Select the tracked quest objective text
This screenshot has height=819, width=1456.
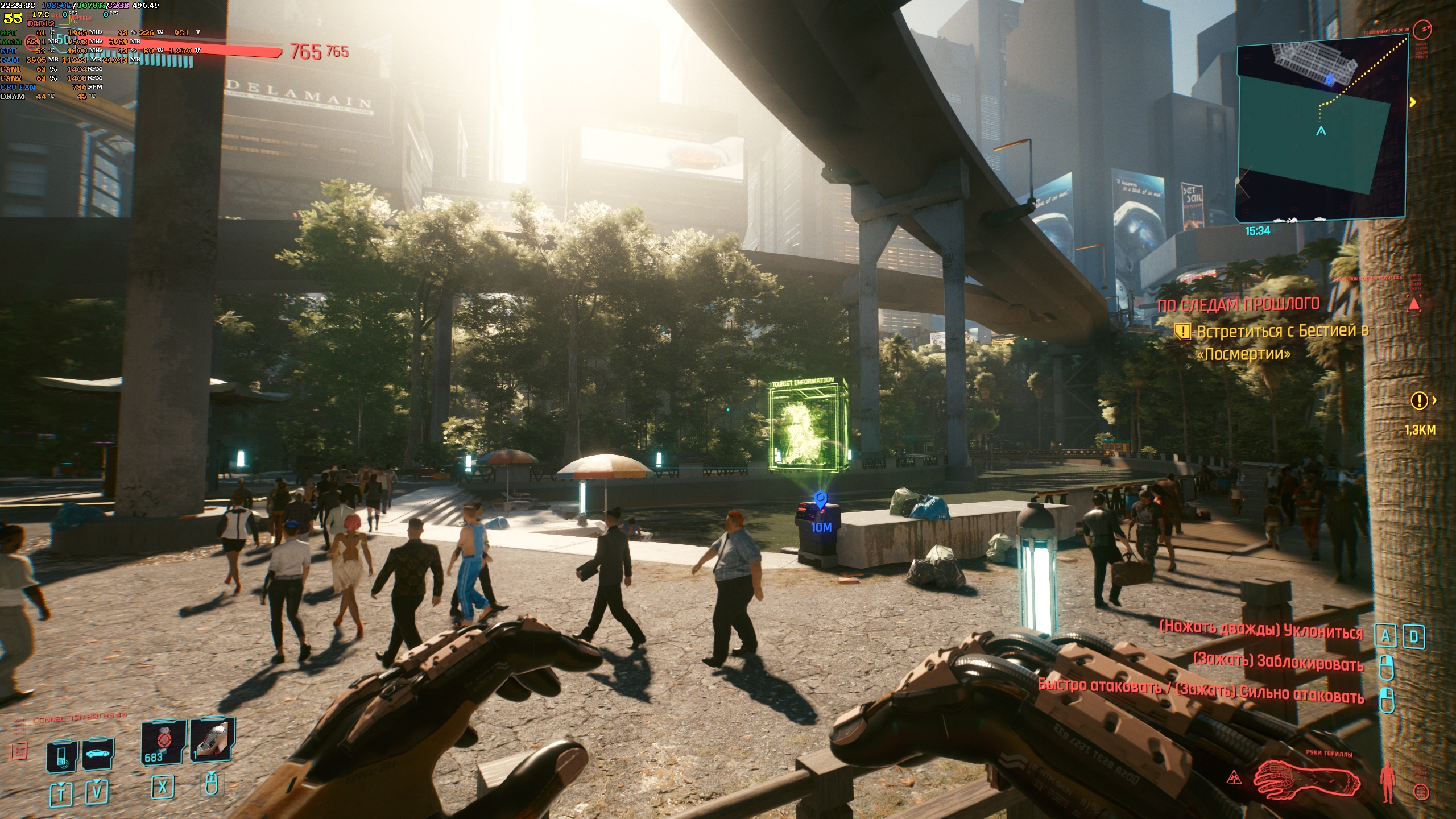click(x=1280, y=342)
